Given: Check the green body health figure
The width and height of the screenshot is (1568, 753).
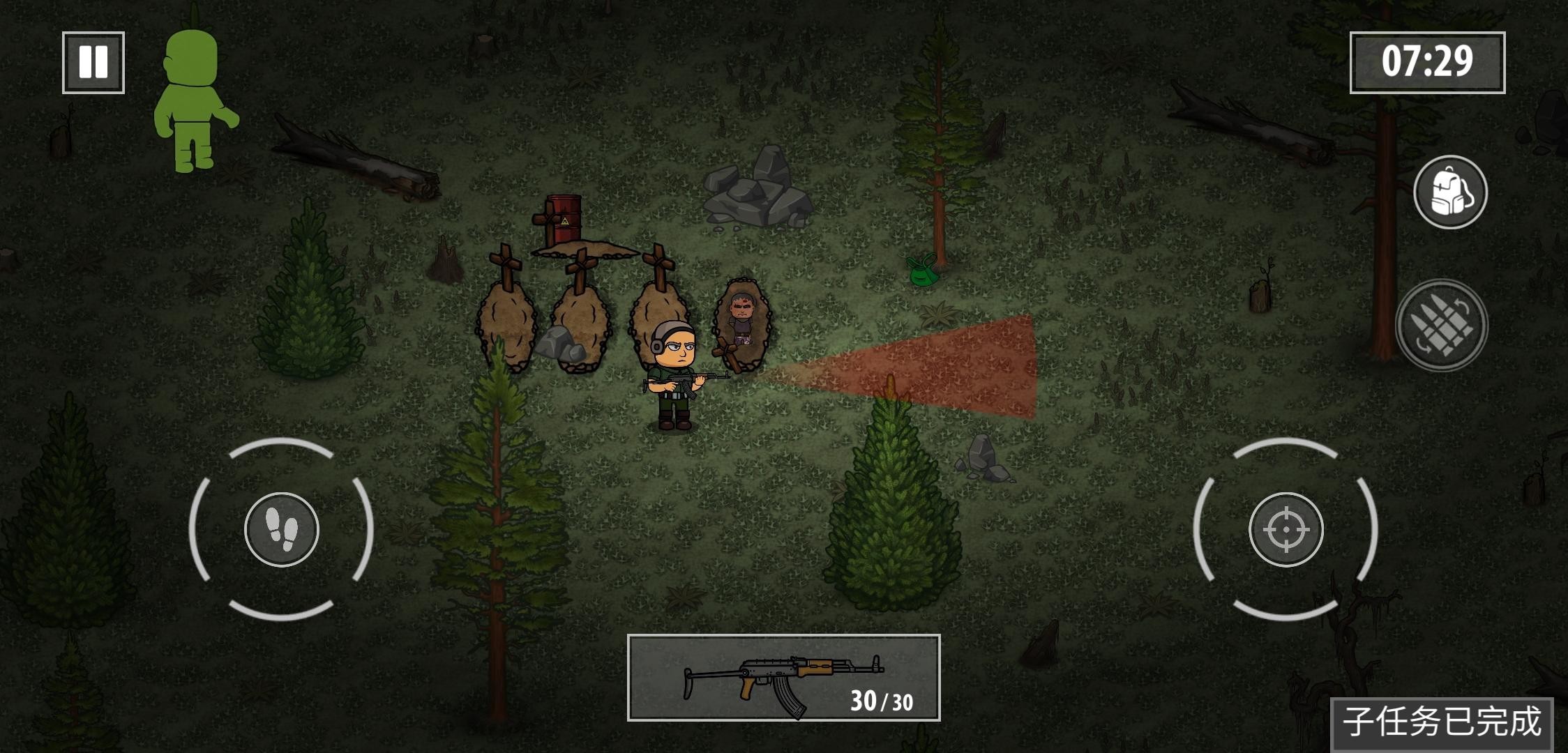Looking at the screenshot, I should click(x=194, y=98).
